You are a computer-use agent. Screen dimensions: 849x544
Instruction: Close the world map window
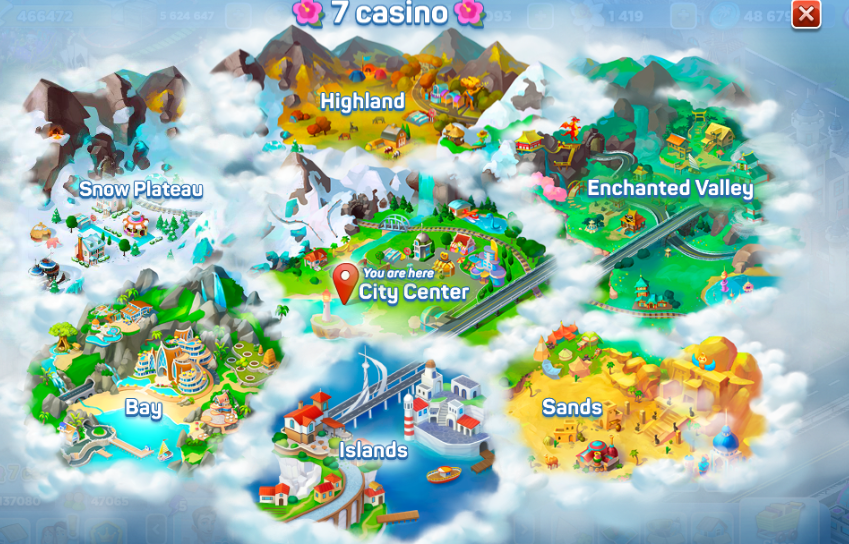tap(805, 14)
